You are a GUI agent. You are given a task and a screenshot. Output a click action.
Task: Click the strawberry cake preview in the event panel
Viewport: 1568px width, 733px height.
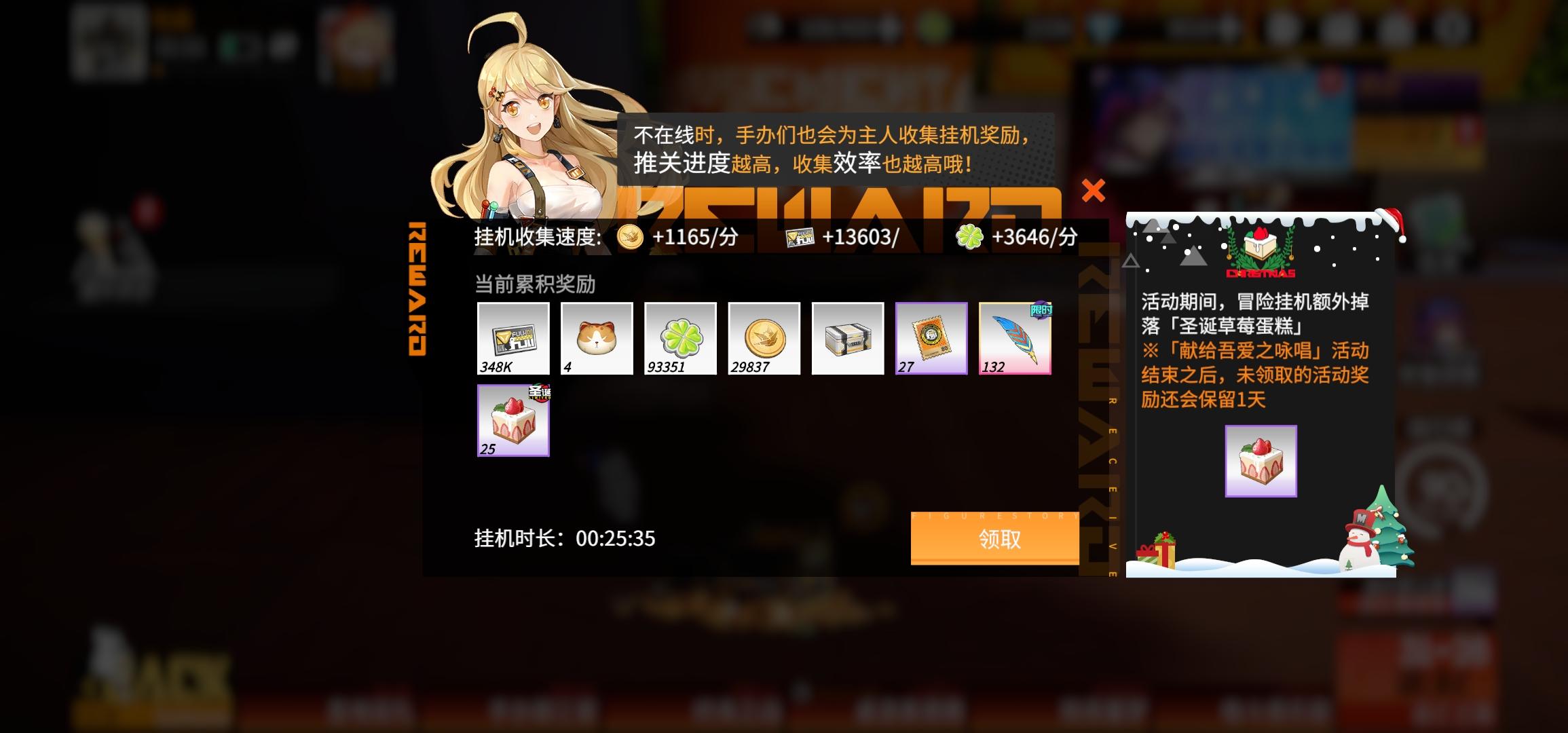pyautogui.click(x=1261, y=460)
